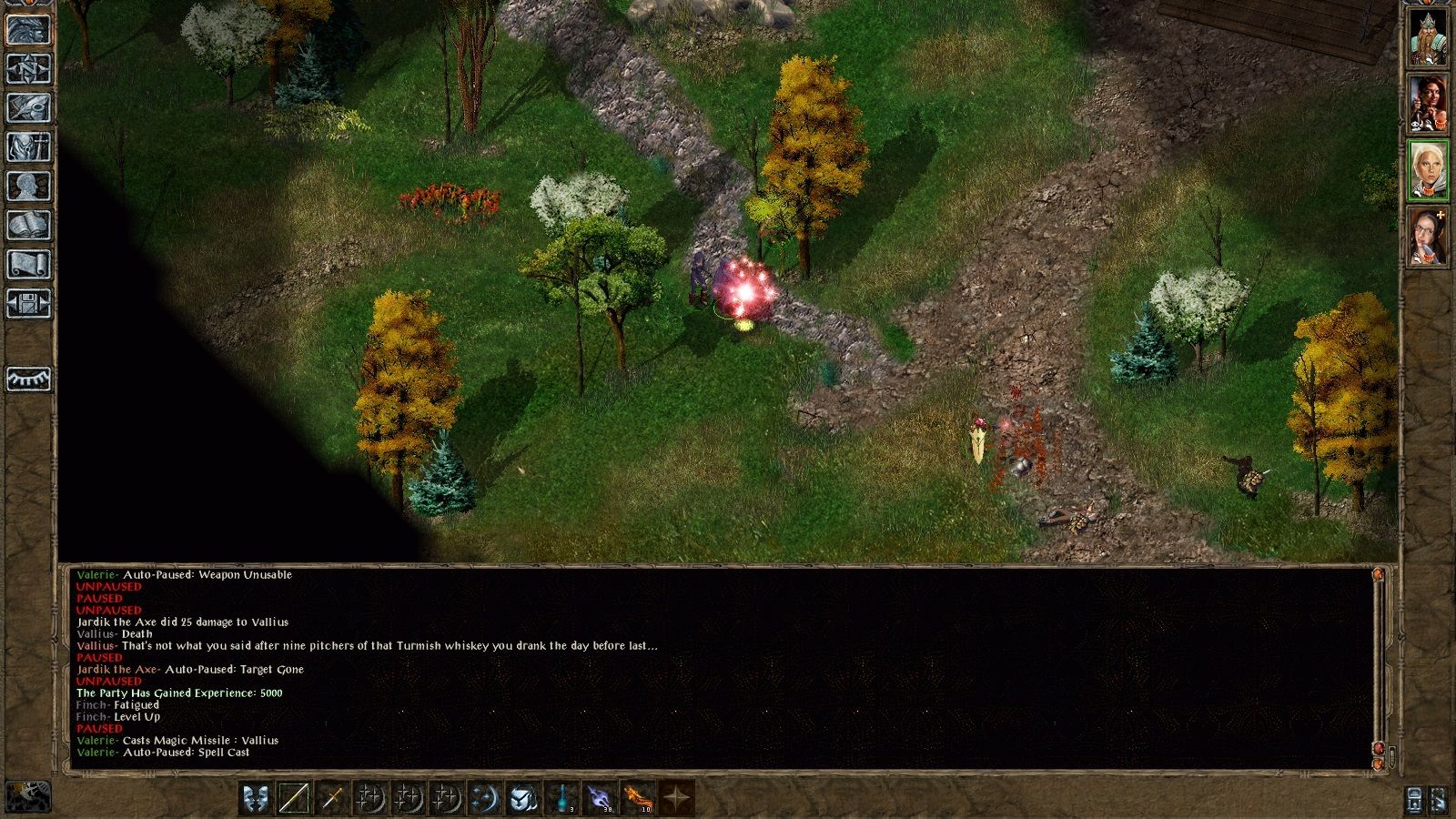Click the purple item slot showing 38

[x=599, y=799]
